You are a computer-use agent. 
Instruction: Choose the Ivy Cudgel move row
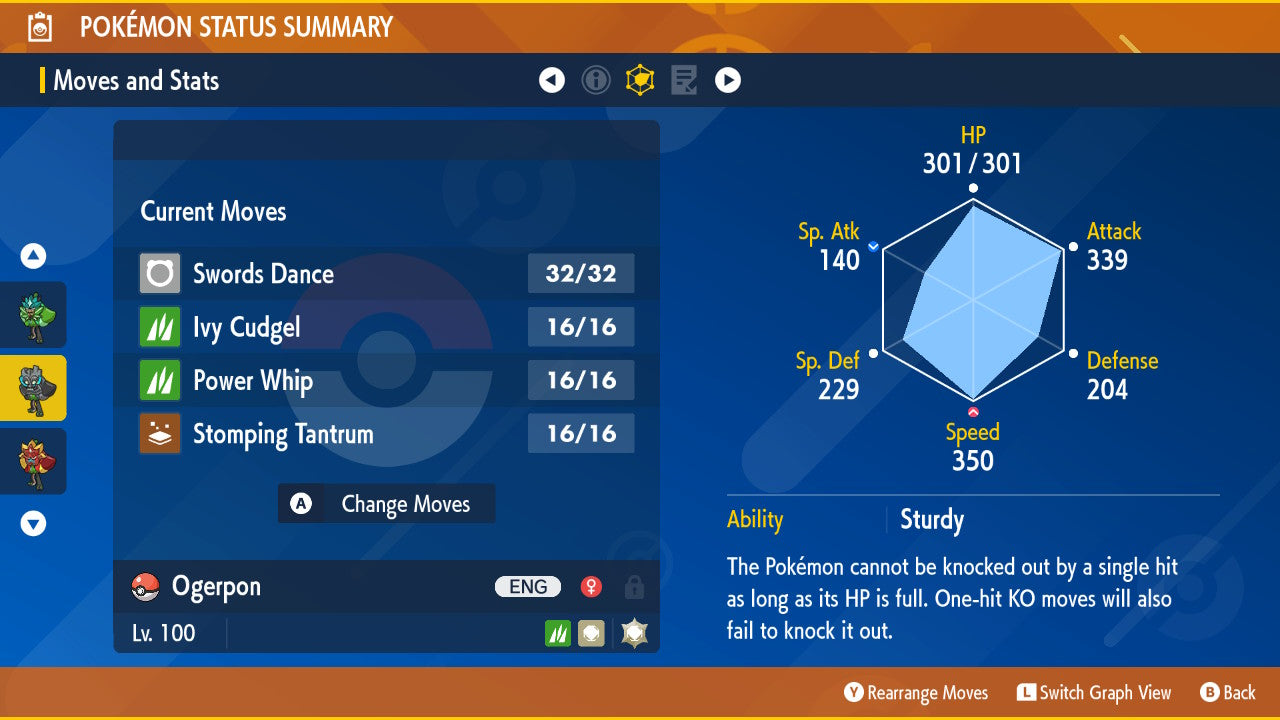pos(386,327)
